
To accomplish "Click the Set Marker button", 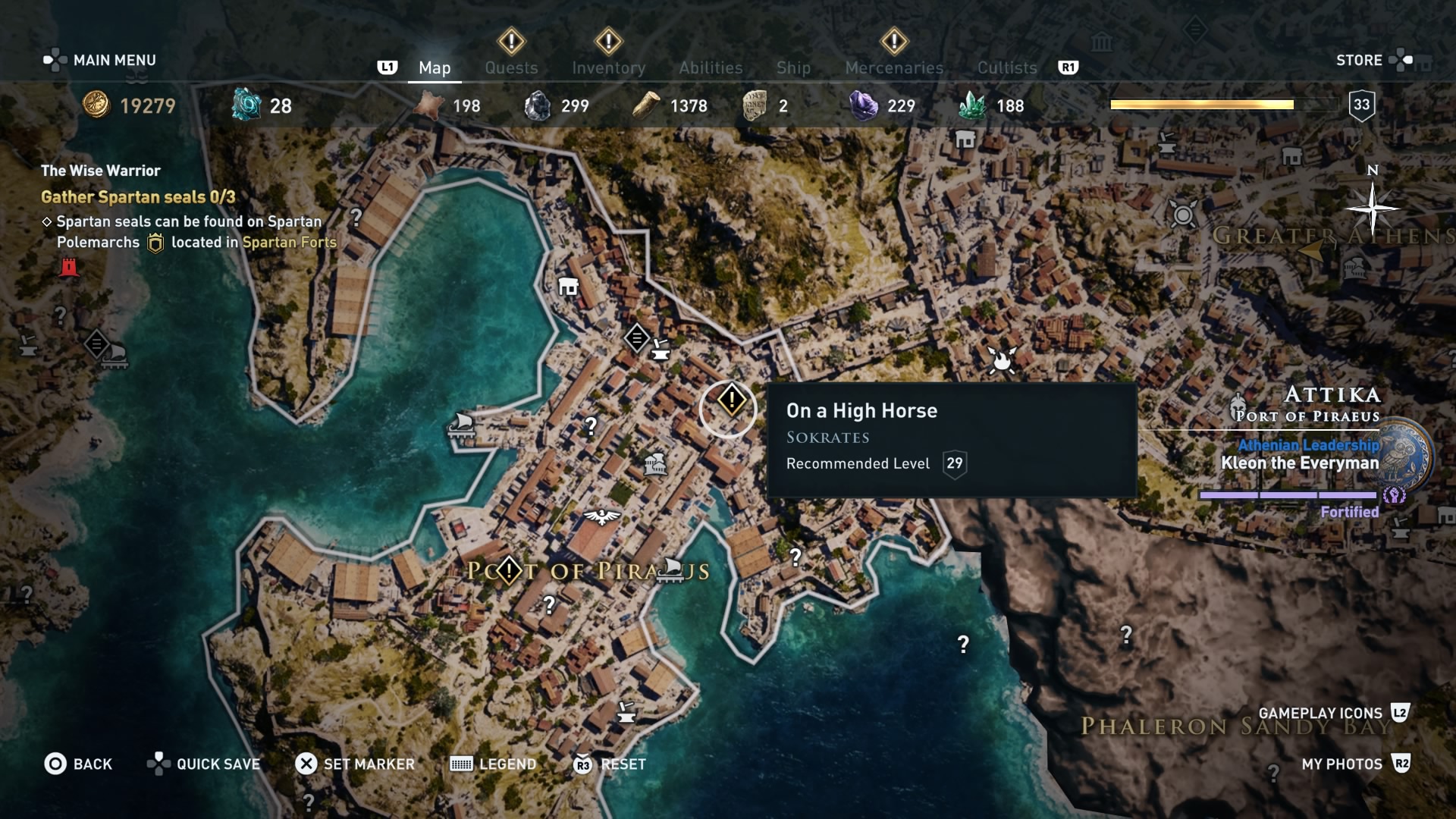I will tap(355, 764).
